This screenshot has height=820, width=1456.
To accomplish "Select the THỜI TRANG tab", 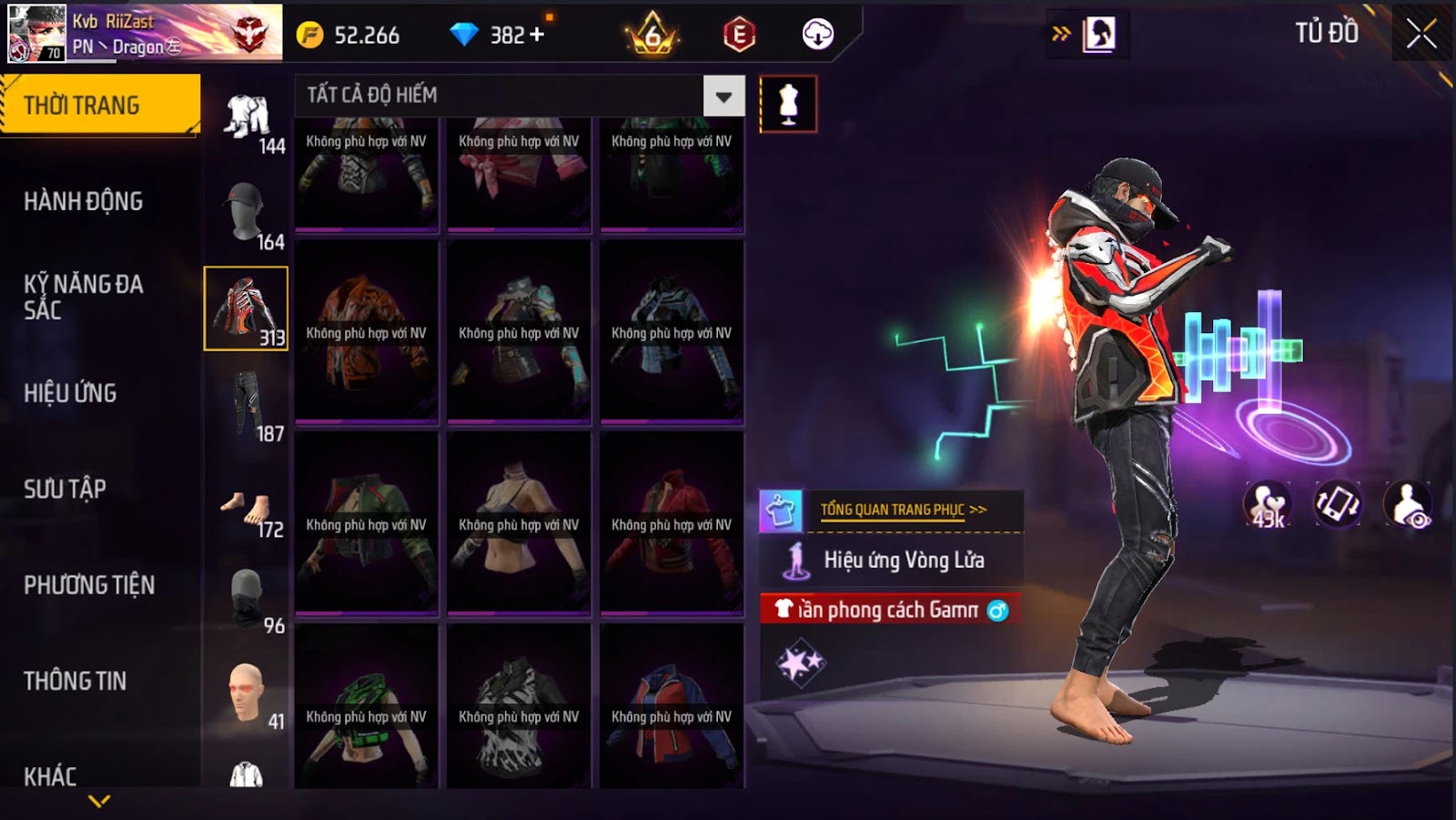I will [x=98, y=105].
